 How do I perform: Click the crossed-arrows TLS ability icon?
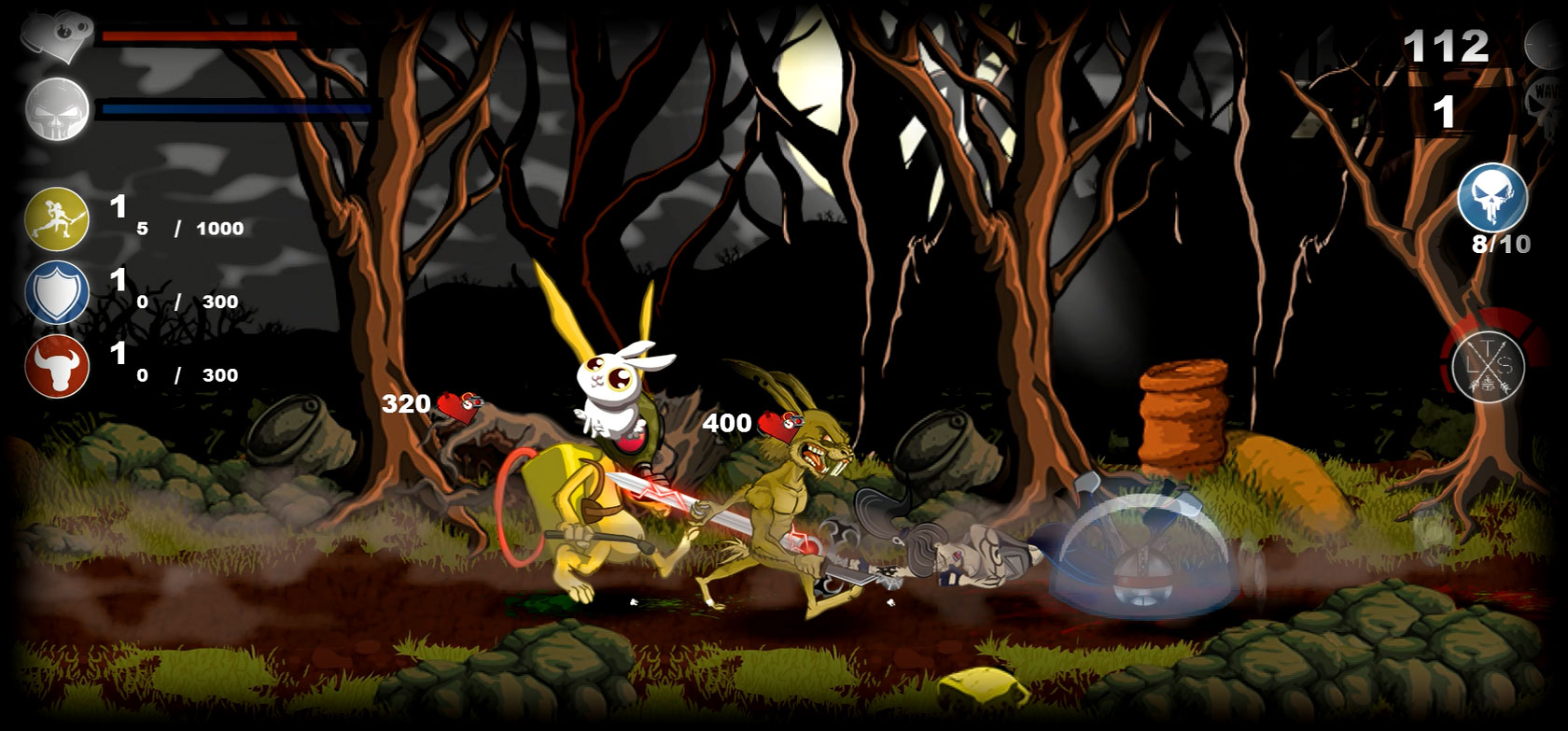[x=1490, y=364]
